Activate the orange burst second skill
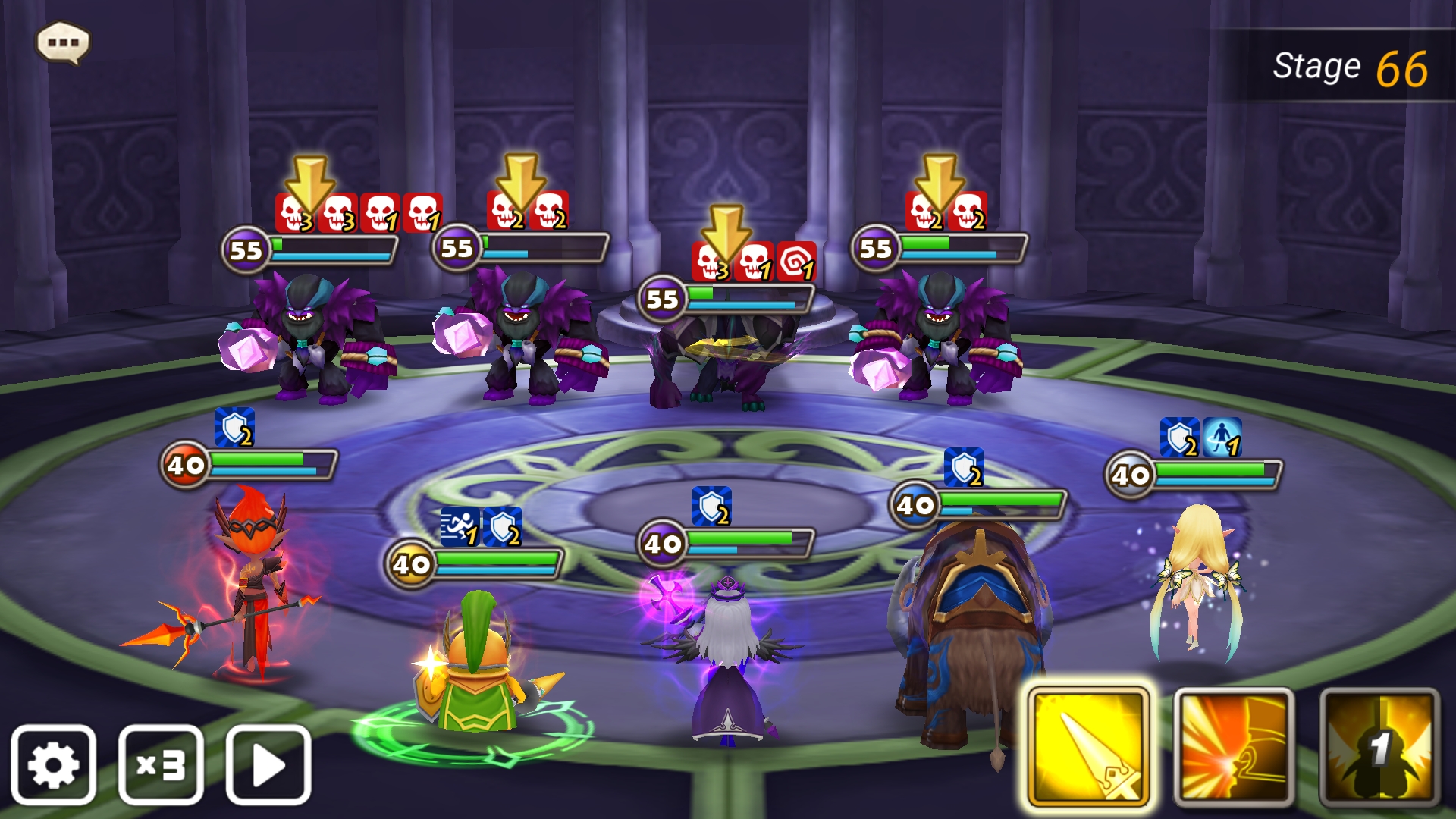 (x=1234, y=747)
